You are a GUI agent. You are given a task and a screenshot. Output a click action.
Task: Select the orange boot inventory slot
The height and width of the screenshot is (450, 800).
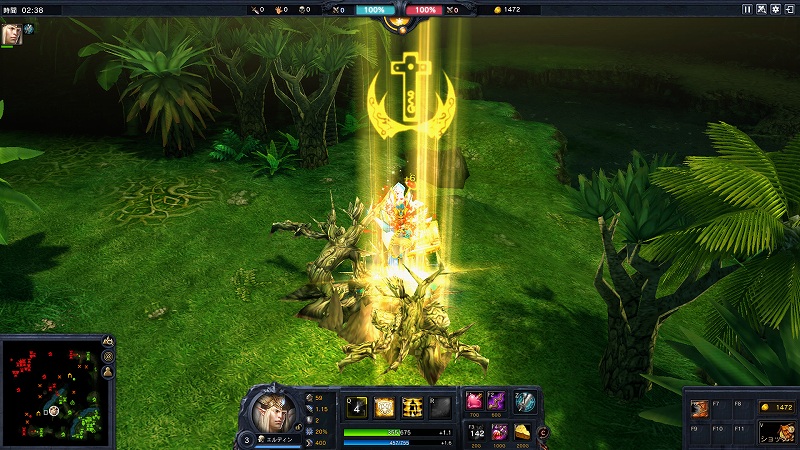click(x=701, y=407)
